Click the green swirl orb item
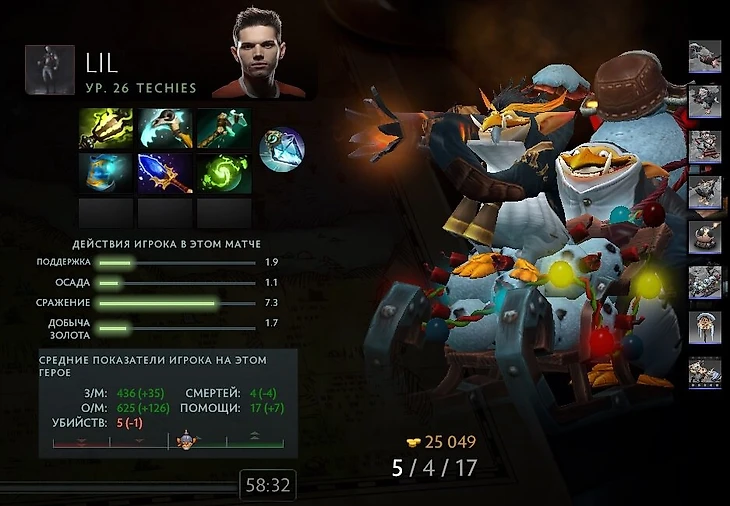 (223, 172)
